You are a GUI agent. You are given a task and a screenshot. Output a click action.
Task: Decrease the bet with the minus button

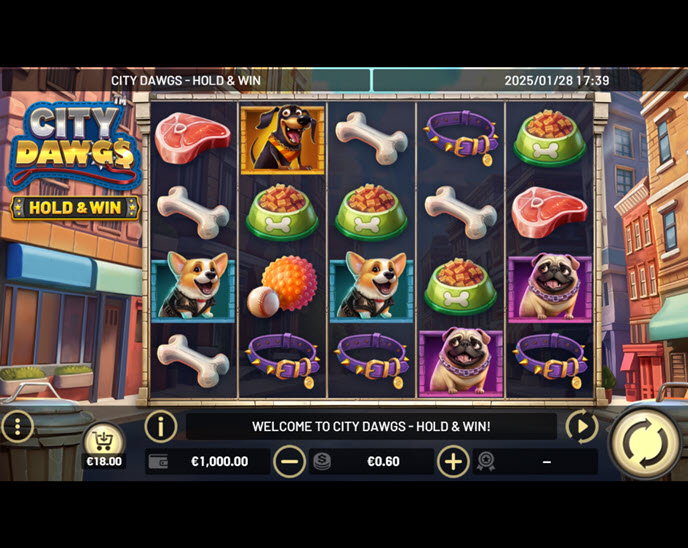click(290, 461)
